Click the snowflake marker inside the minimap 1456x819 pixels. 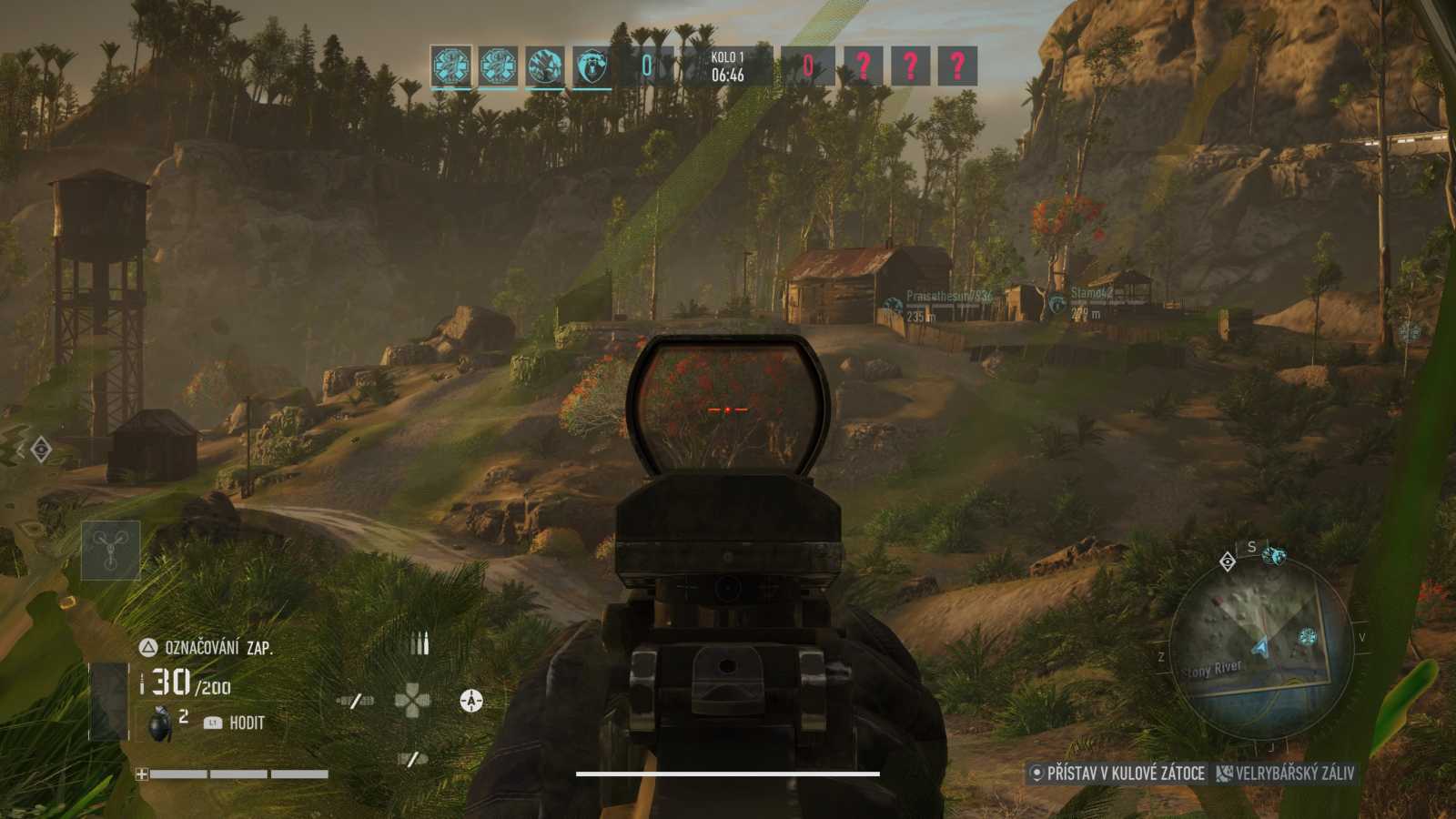1307,637
